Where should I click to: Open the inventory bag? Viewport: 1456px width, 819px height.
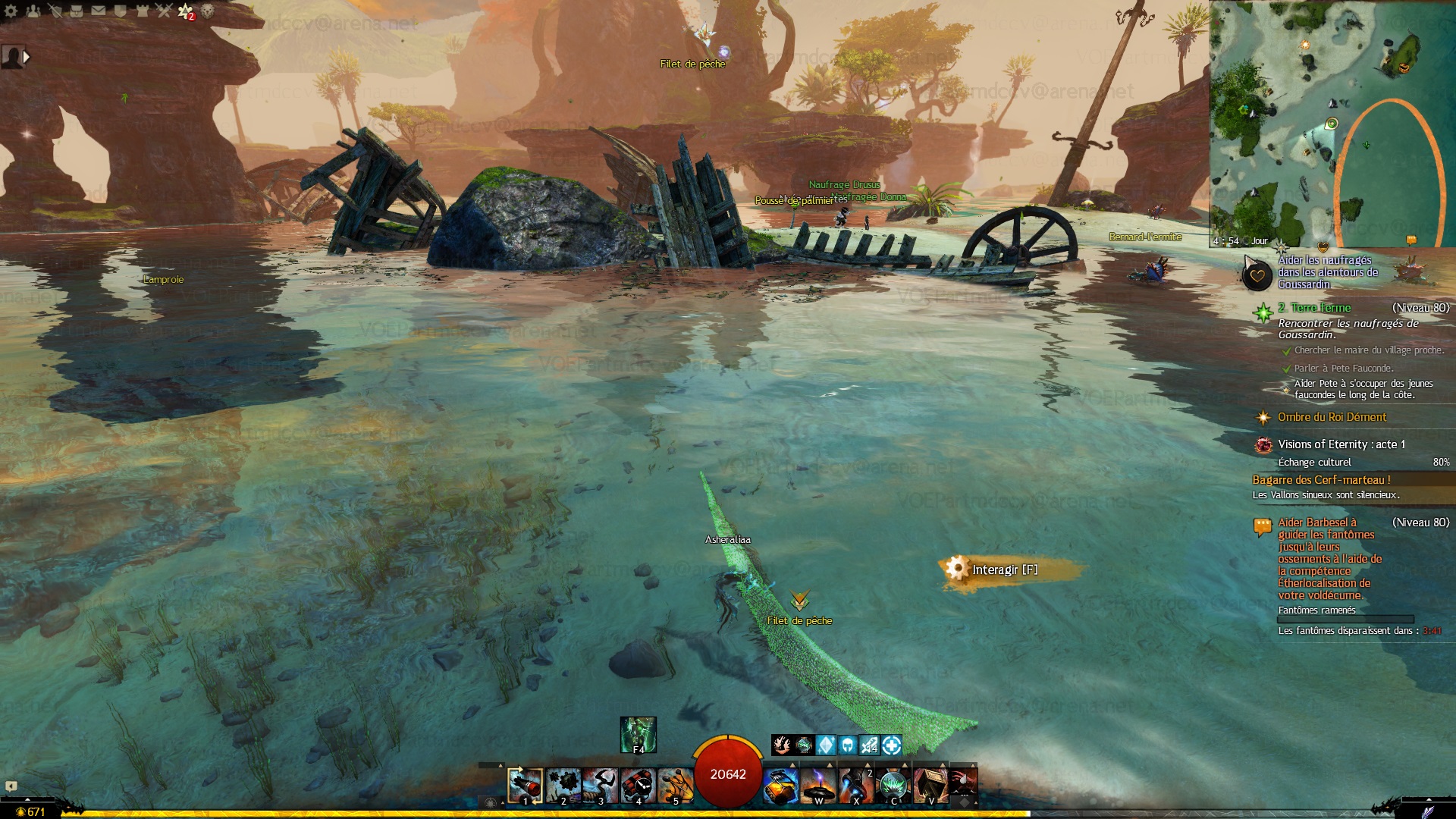[x=77, y=11]
